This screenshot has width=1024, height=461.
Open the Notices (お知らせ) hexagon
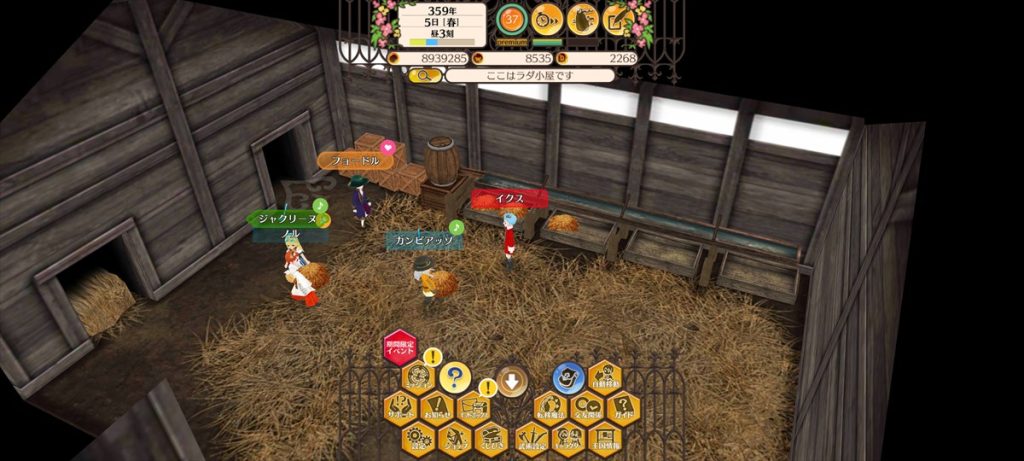[x=437, y=407]
